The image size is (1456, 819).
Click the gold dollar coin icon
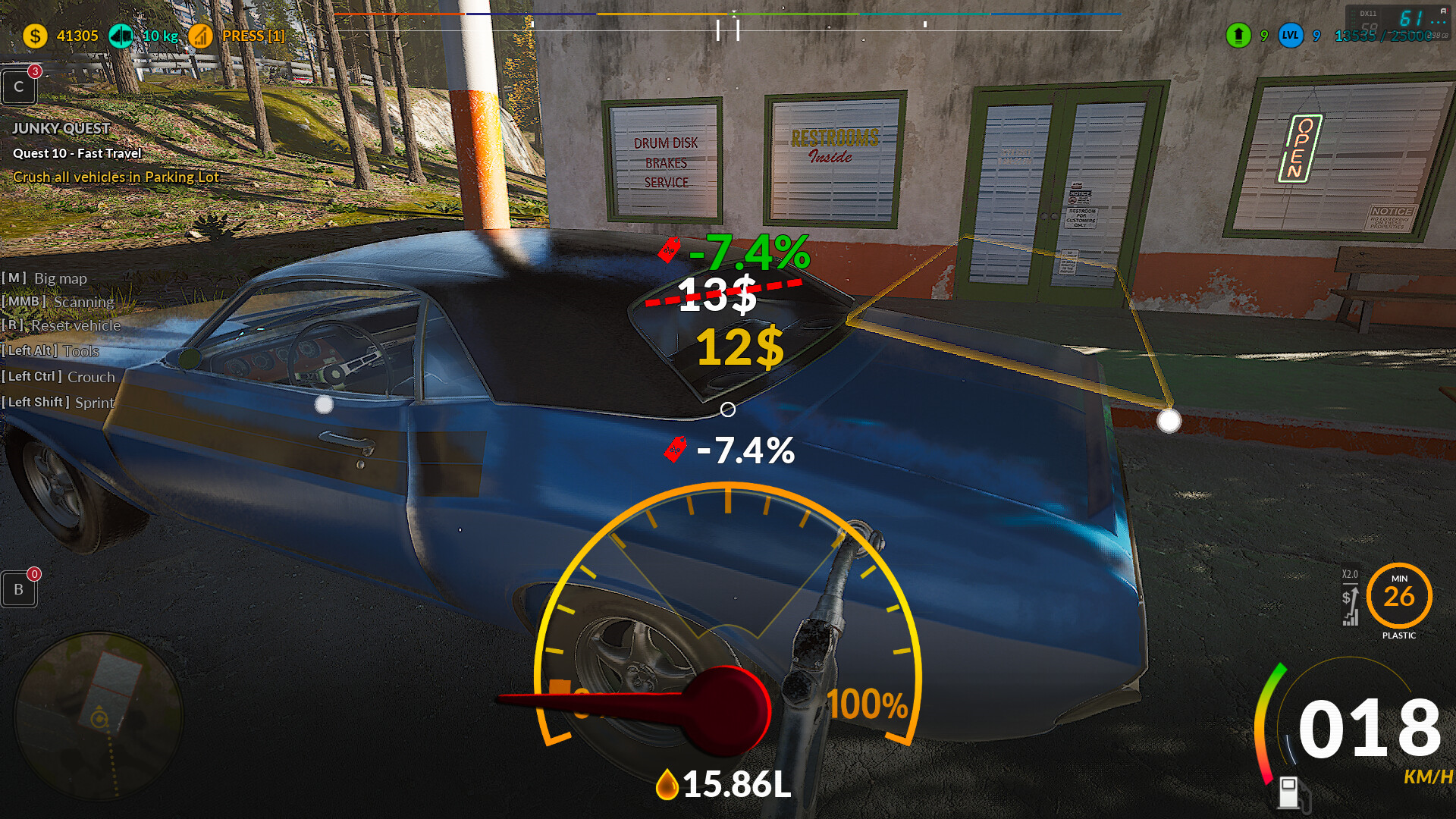tap(35, 36)
